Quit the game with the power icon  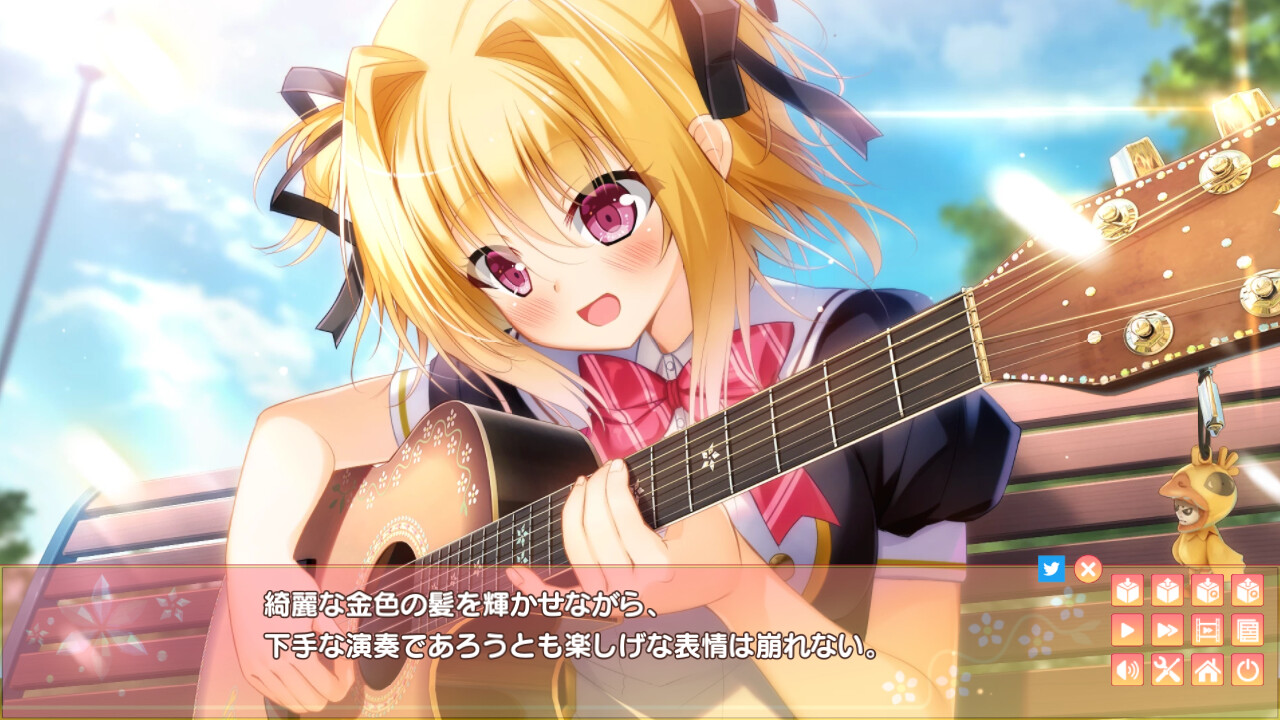1247,668
